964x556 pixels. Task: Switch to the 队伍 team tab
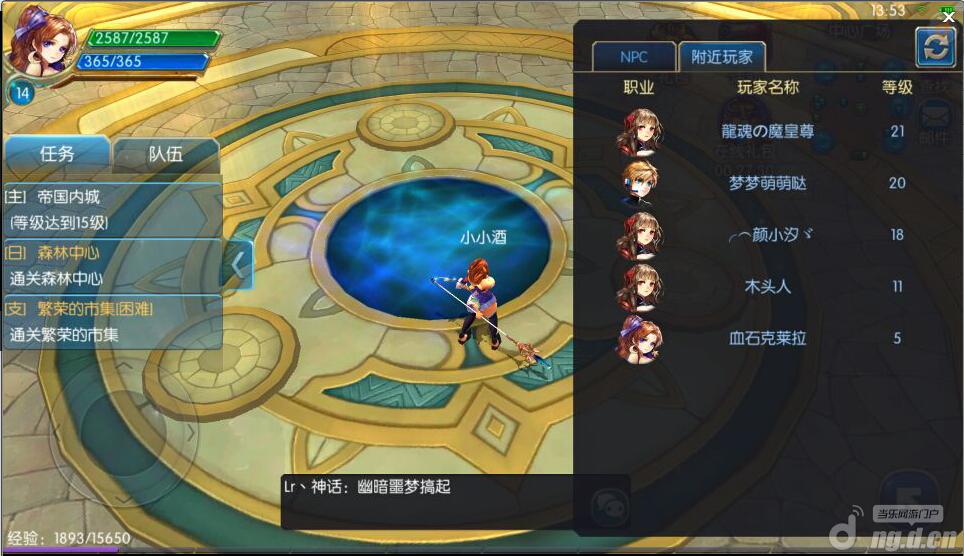[166, 154]
